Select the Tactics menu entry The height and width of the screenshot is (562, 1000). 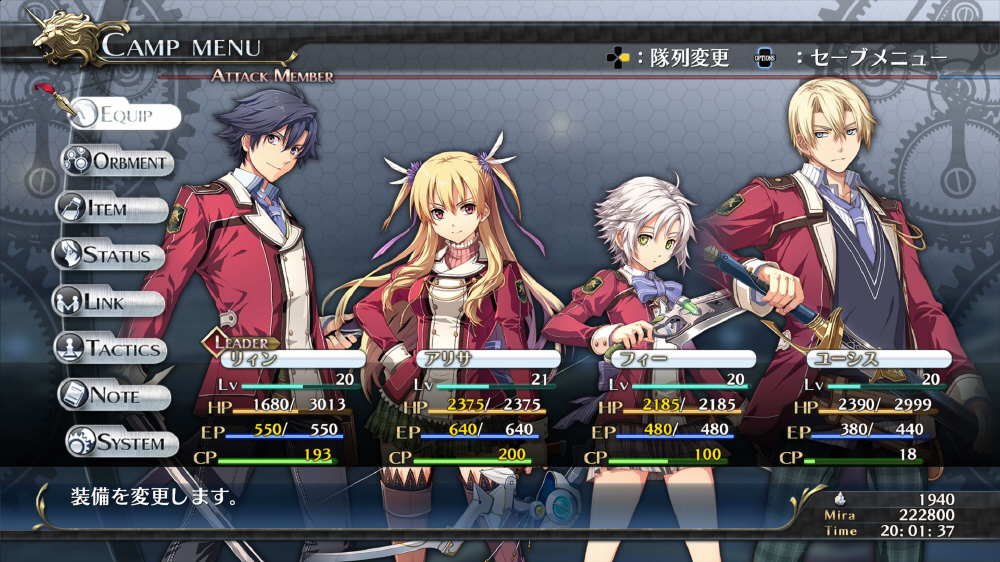pyautogui.click(x=108, y=349)
